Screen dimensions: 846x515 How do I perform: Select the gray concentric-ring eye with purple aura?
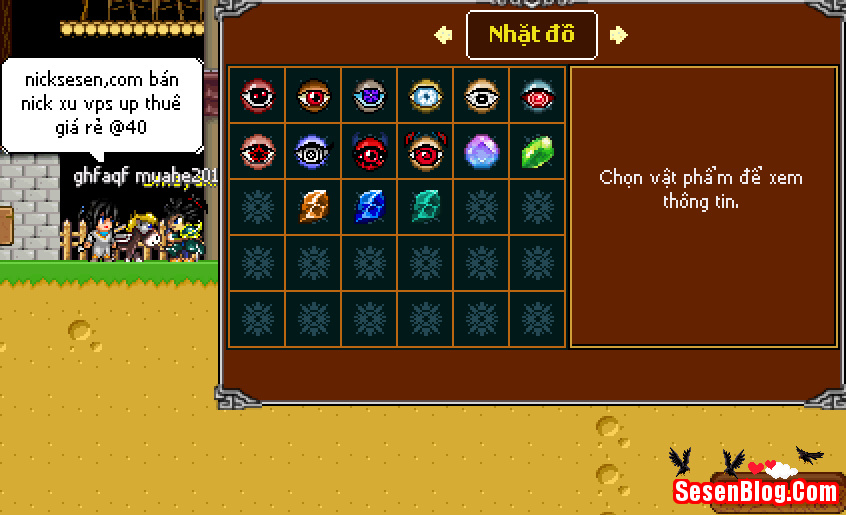(313, 152)
